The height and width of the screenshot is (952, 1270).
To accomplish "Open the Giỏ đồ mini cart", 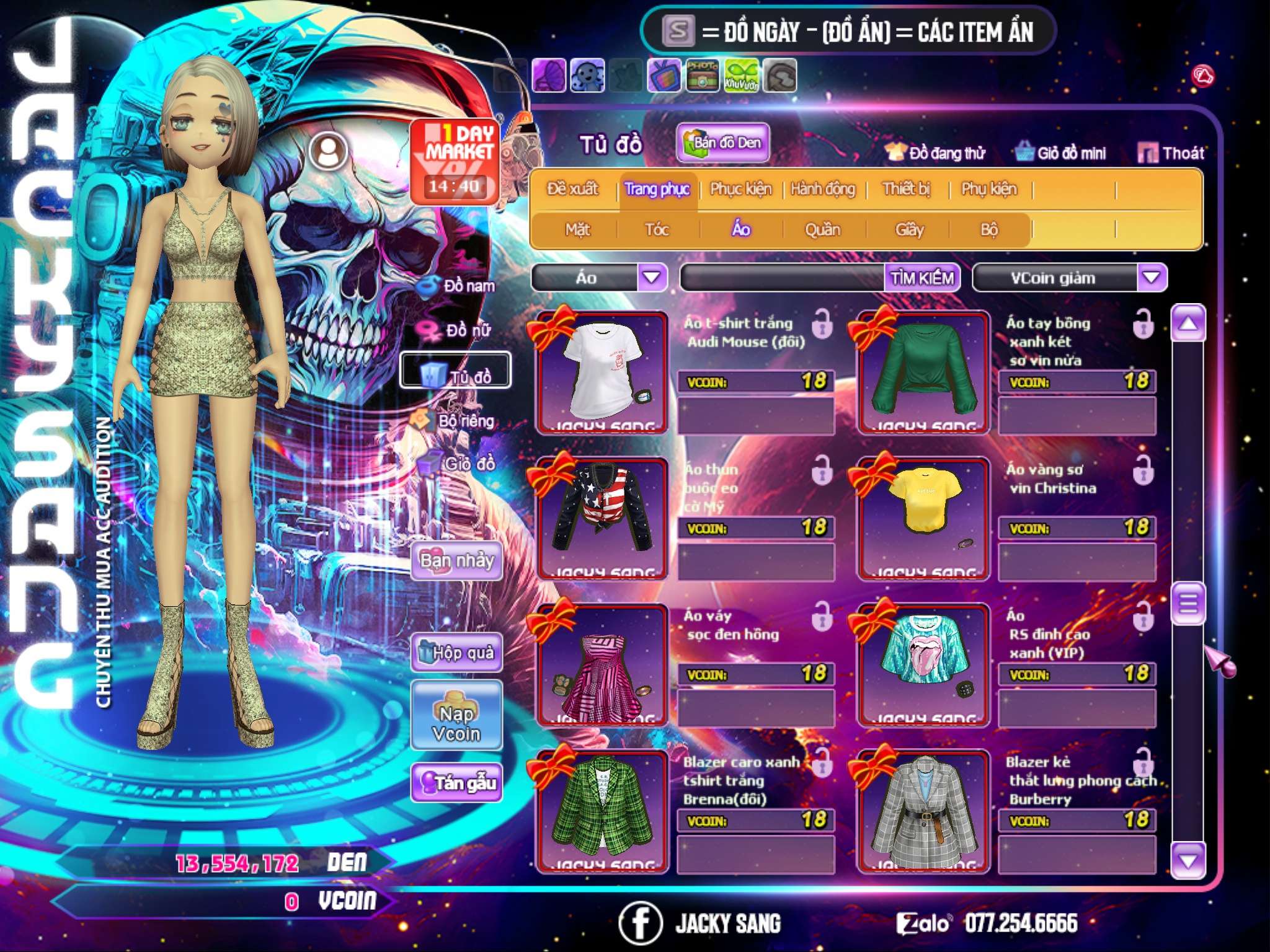I will (x=1061, y=153).
